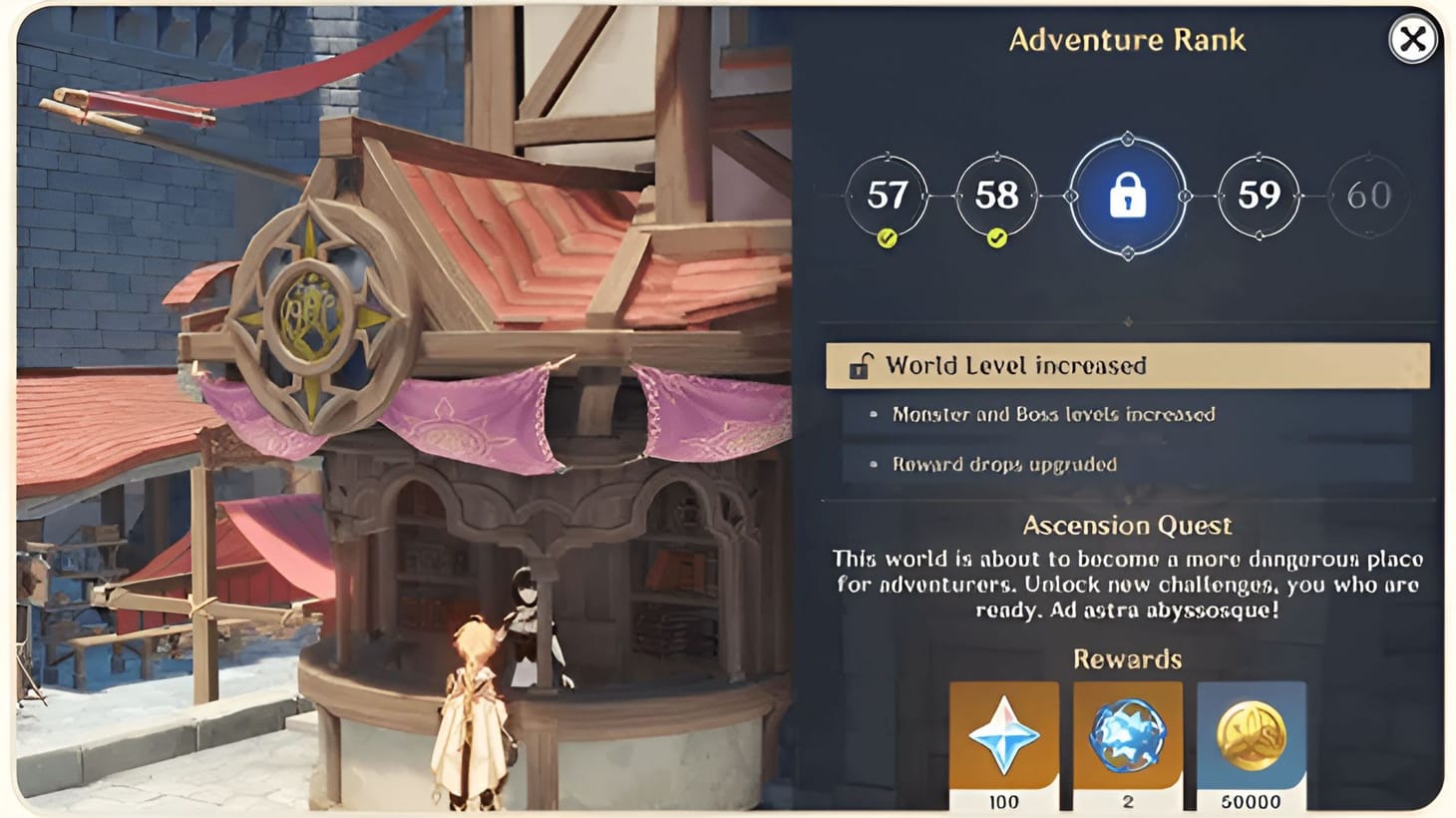Click the blue lock icon between ranks 58 and 59
Viewport: 1456px width, 818px height.
coord(1128,197)
